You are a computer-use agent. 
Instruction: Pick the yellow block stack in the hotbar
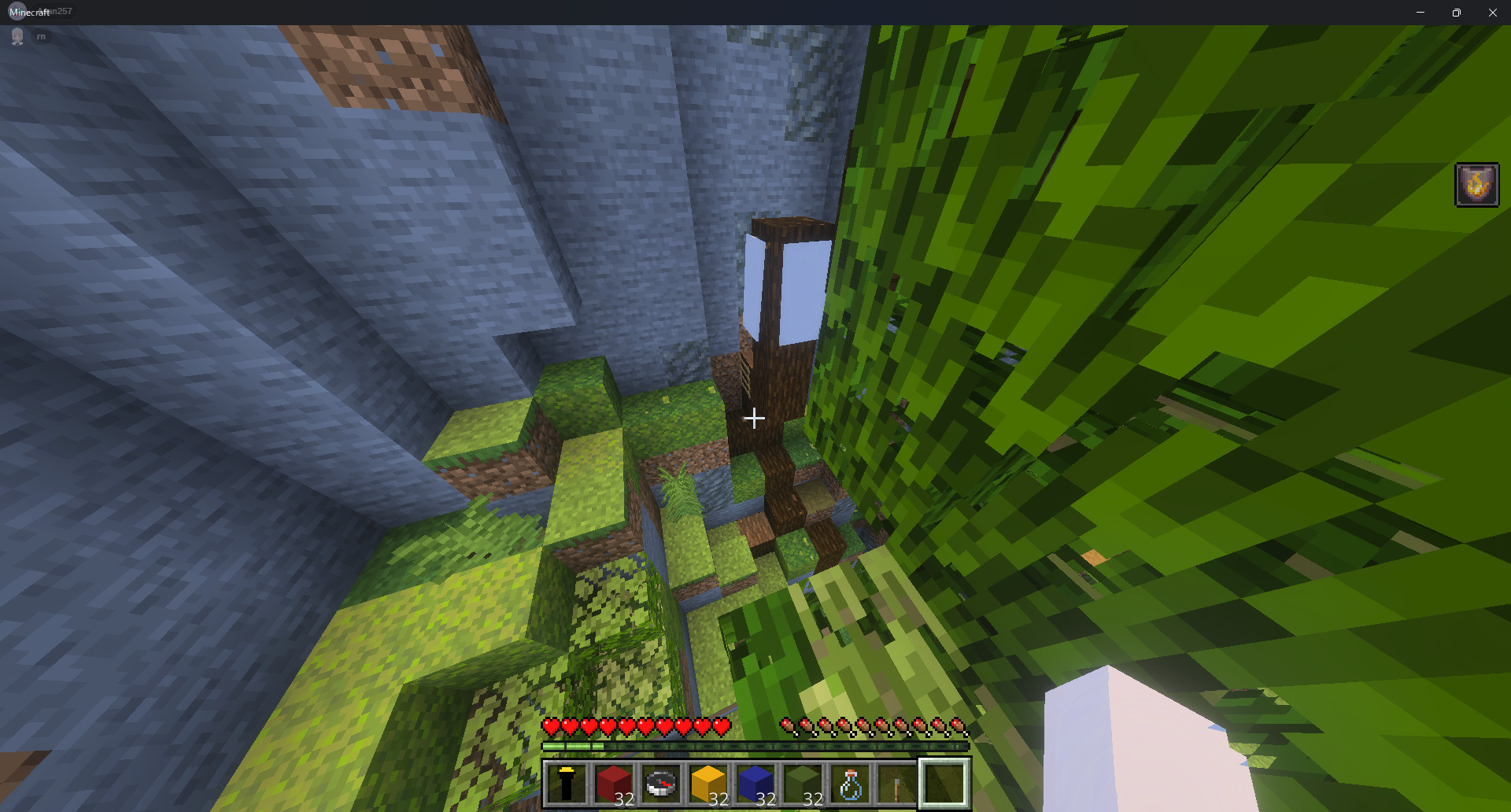click(708, 784)
